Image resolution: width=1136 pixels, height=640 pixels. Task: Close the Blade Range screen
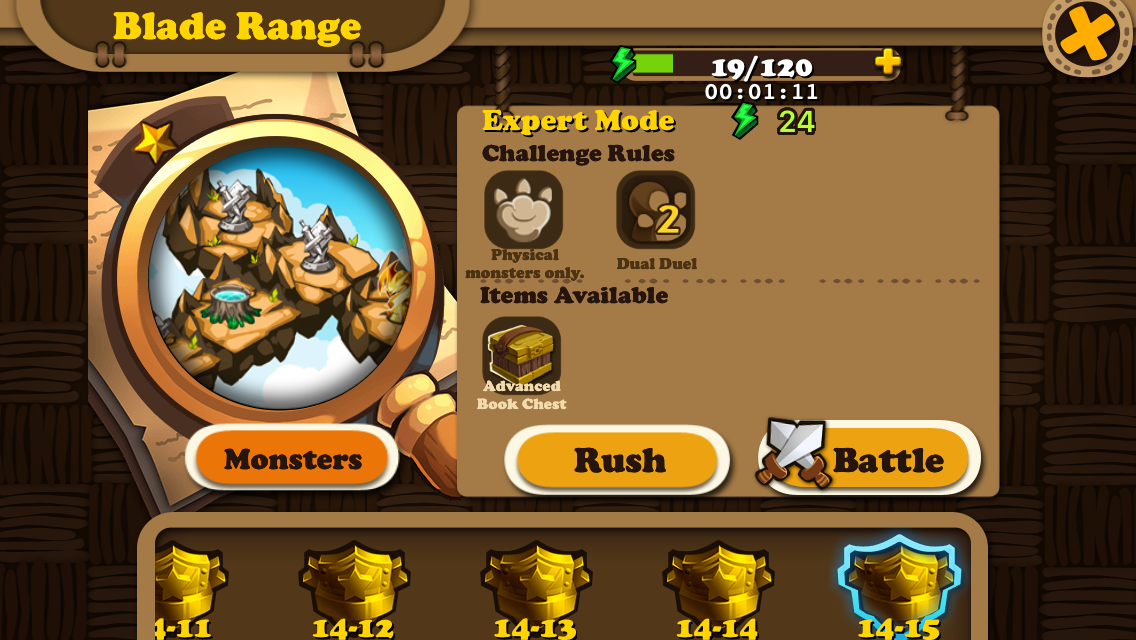tap(1087, 33)
